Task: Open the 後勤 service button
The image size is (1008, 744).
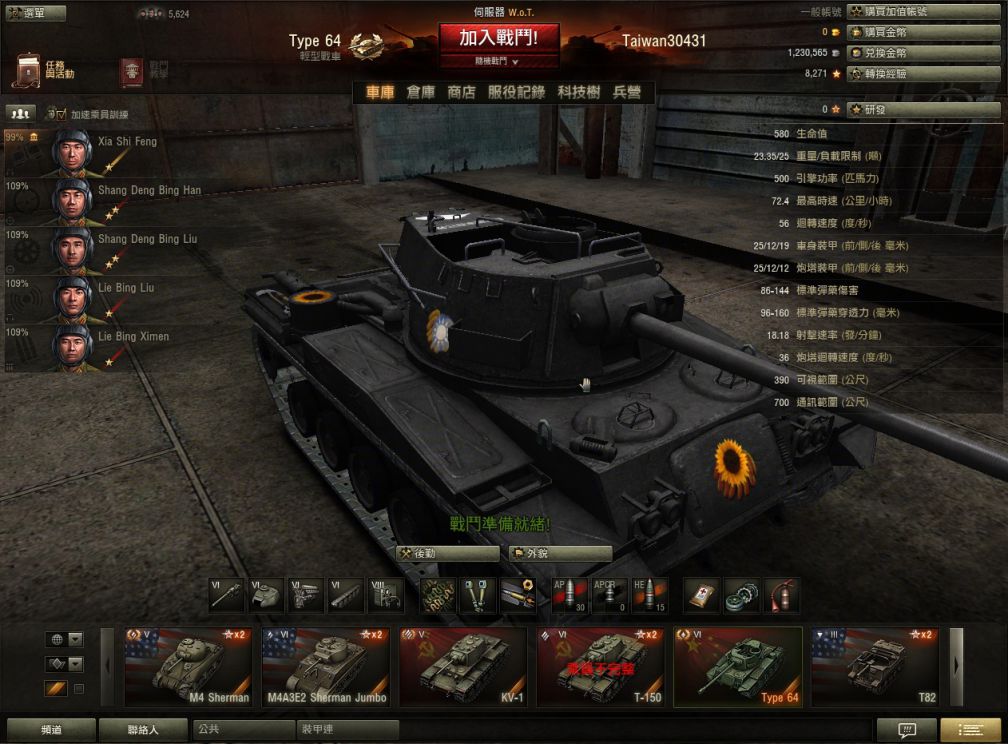Action: (x=448, y=553)
